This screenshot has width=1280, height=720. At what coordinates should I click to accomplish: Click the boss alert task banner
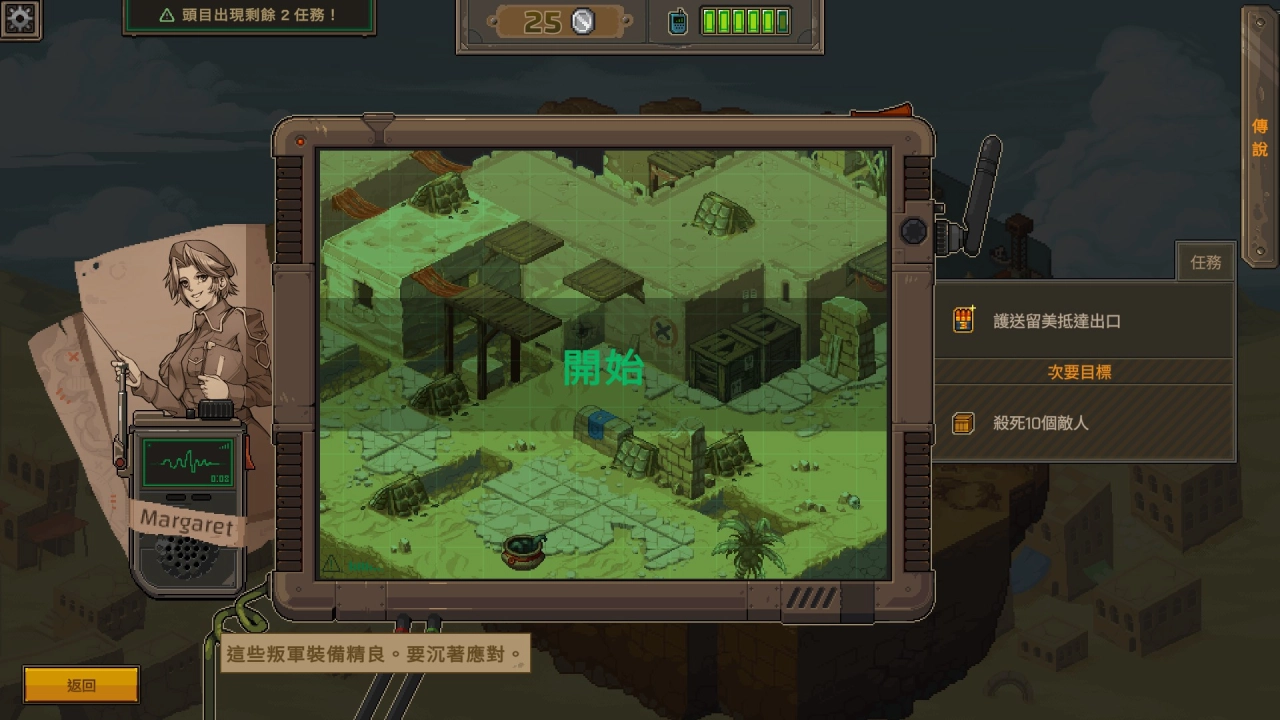(x=249, y=16)
